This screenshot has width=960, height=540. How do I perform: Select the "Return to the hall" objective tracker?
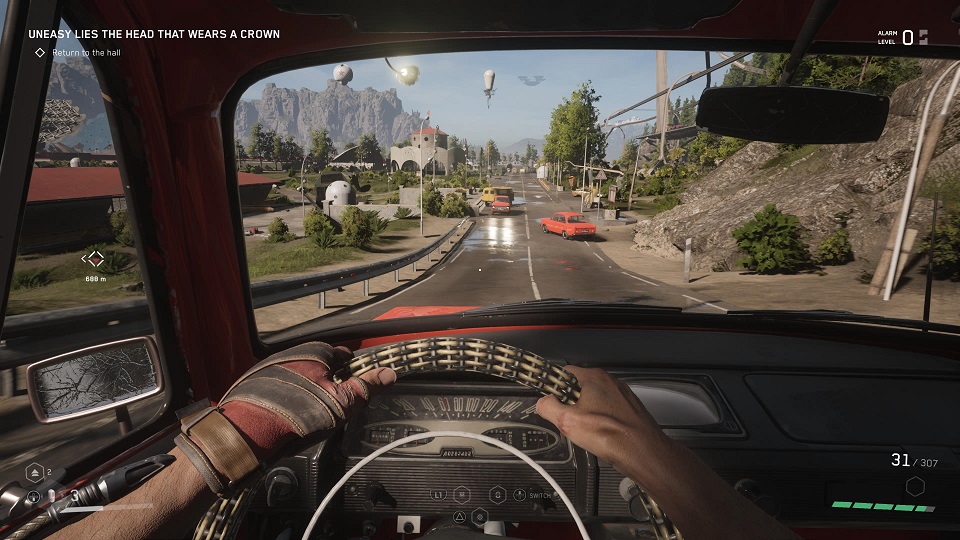click(79, 52)
